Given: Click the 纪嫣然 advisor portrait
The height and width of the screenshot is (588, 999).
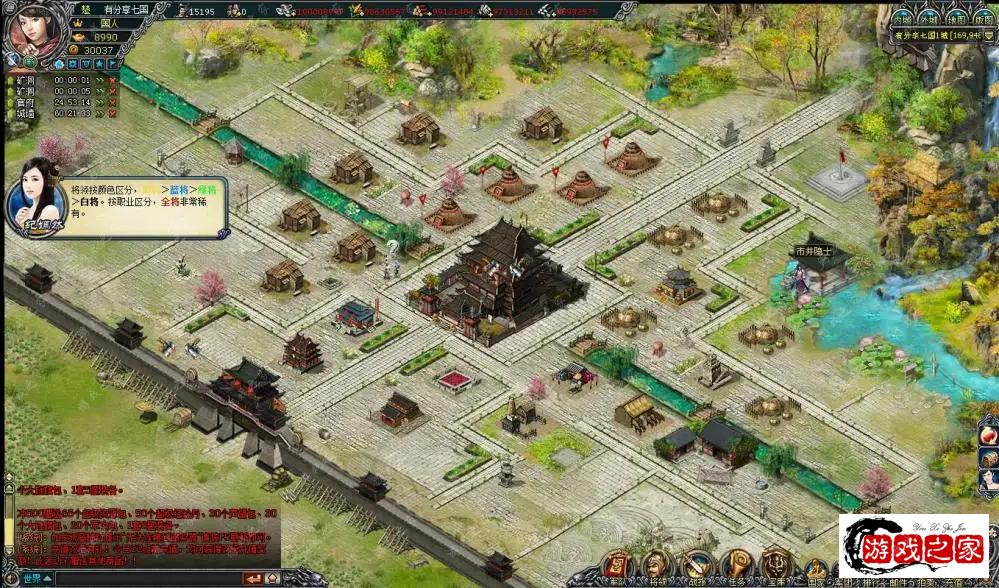Looking at the screenshot, I should (x=36, y=195).
